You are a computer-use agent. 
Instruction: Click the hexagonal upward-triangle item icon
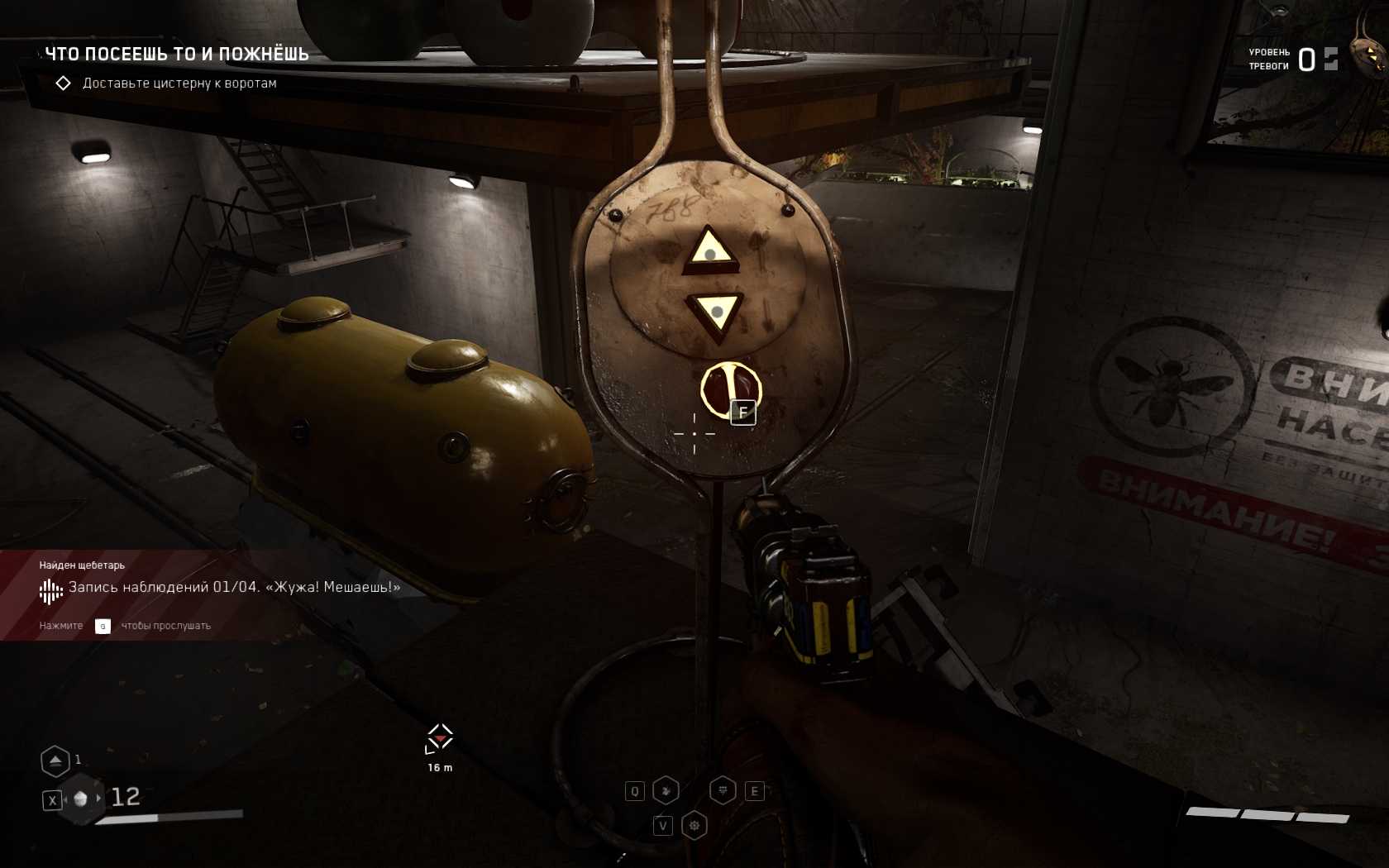pos(55,761)
